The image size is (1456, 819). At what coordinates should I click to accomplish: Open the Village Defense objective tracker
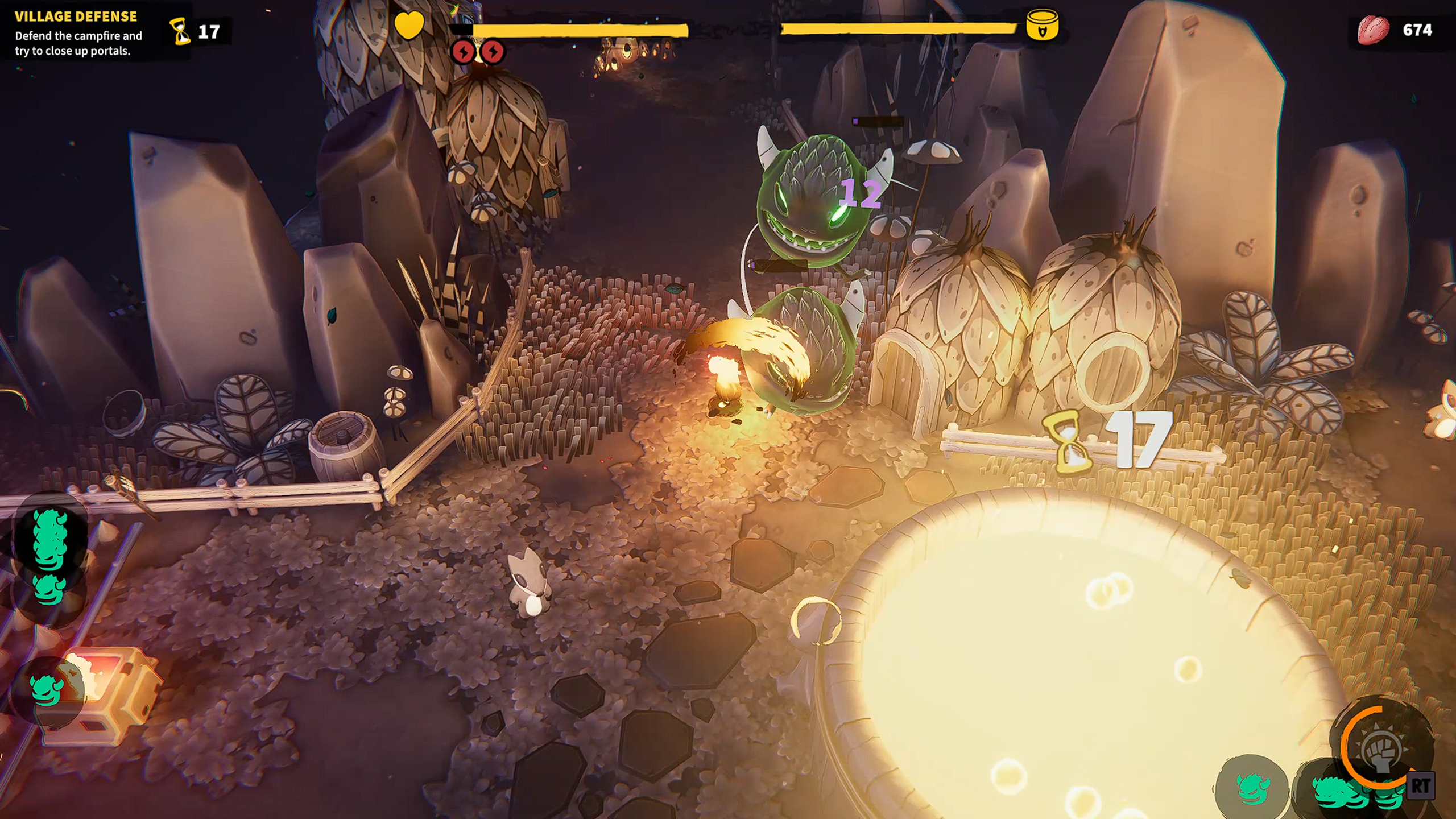coord(78,33)
